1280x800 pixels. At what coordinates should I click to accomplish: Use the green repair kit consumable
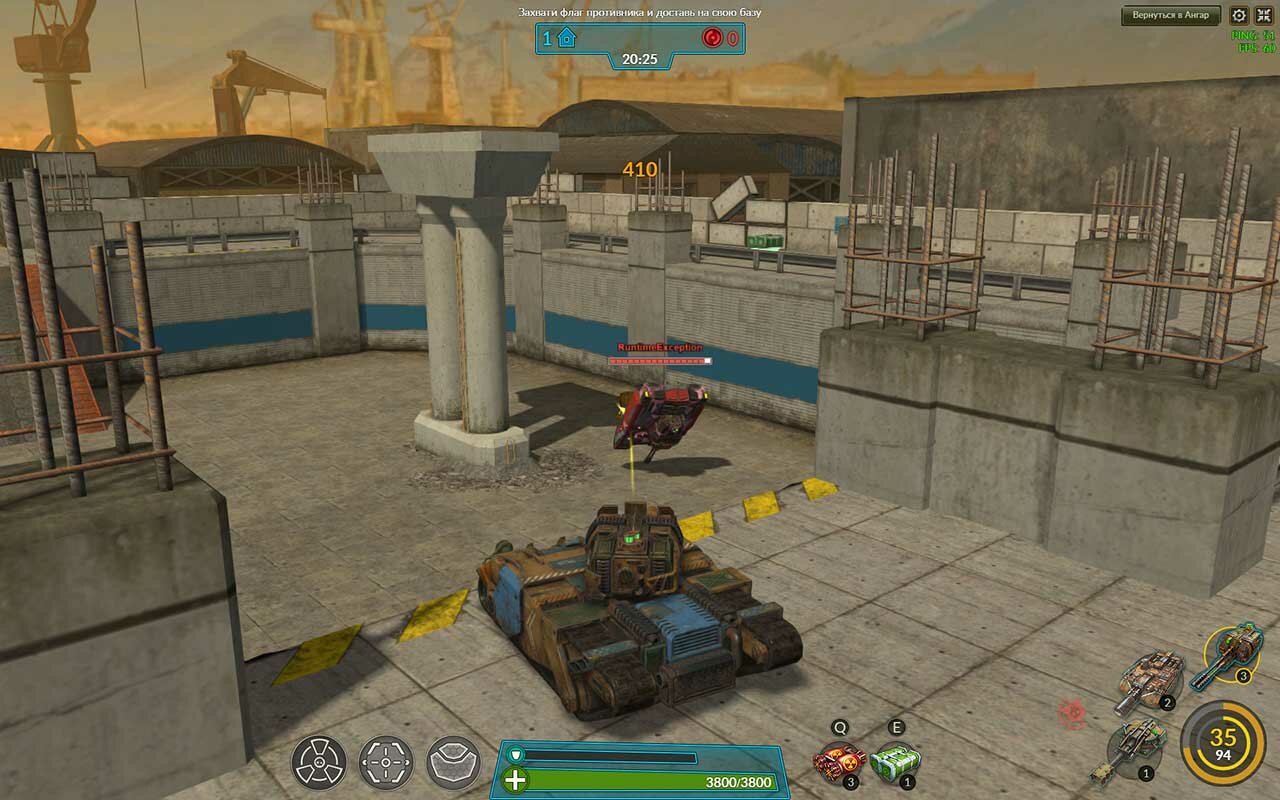(x=894, y=765)
